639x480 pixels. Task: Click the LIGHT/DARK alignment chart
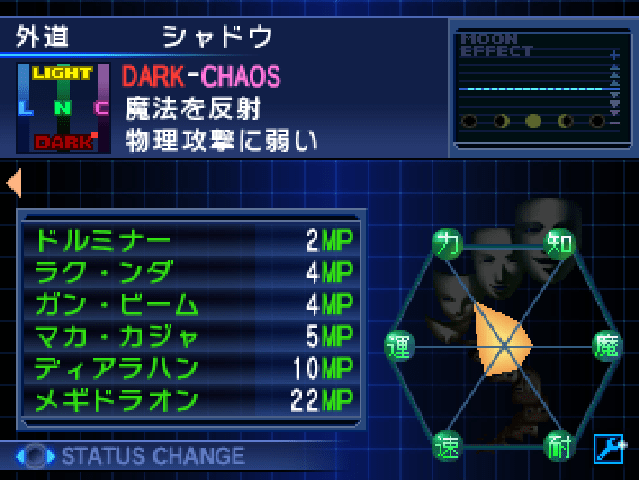coord(63,108)
